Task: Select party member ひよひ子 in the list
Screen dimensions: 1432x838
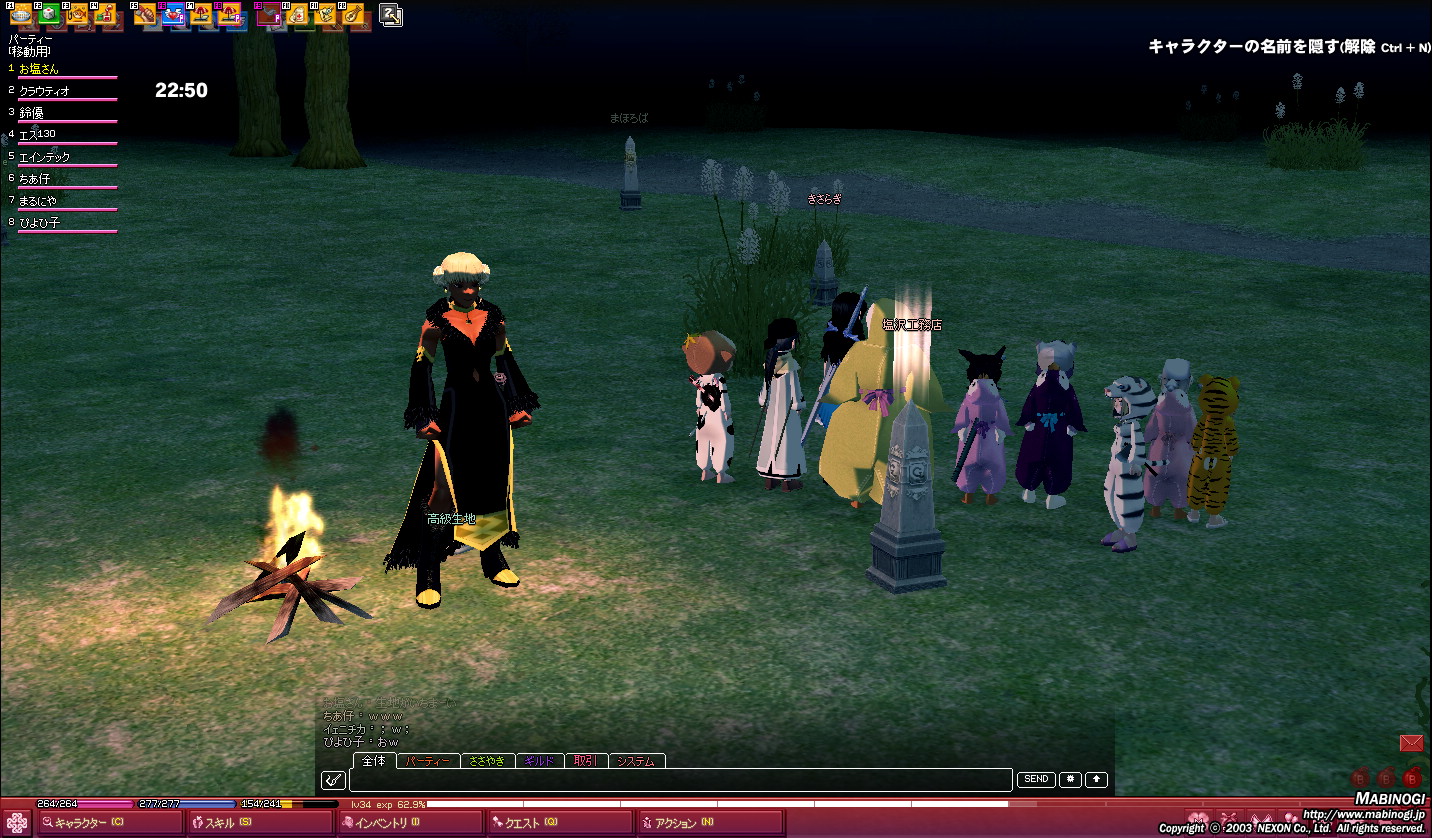Action: point(40,223)
